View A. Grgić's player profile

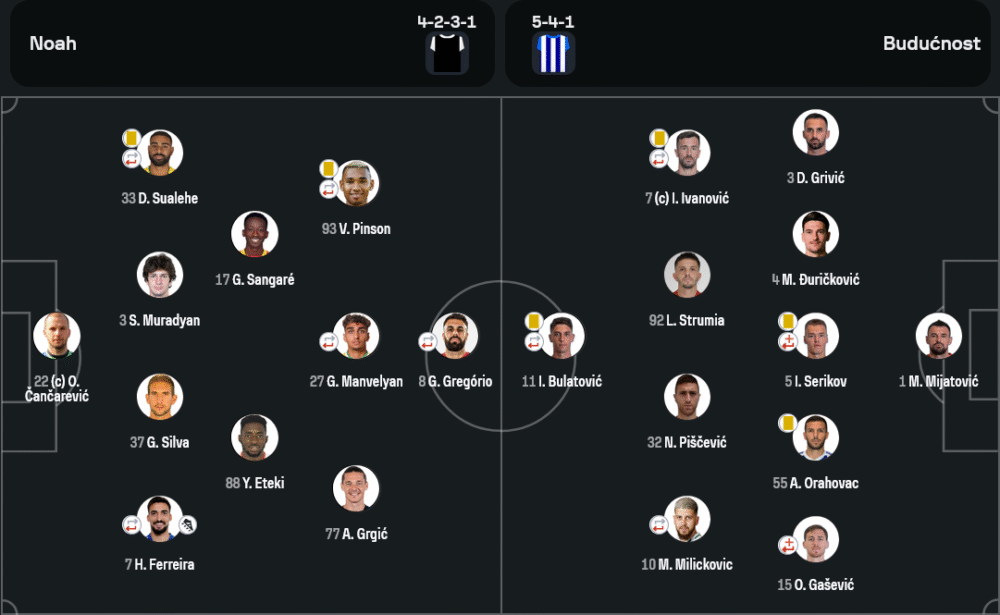coord(356,489)
